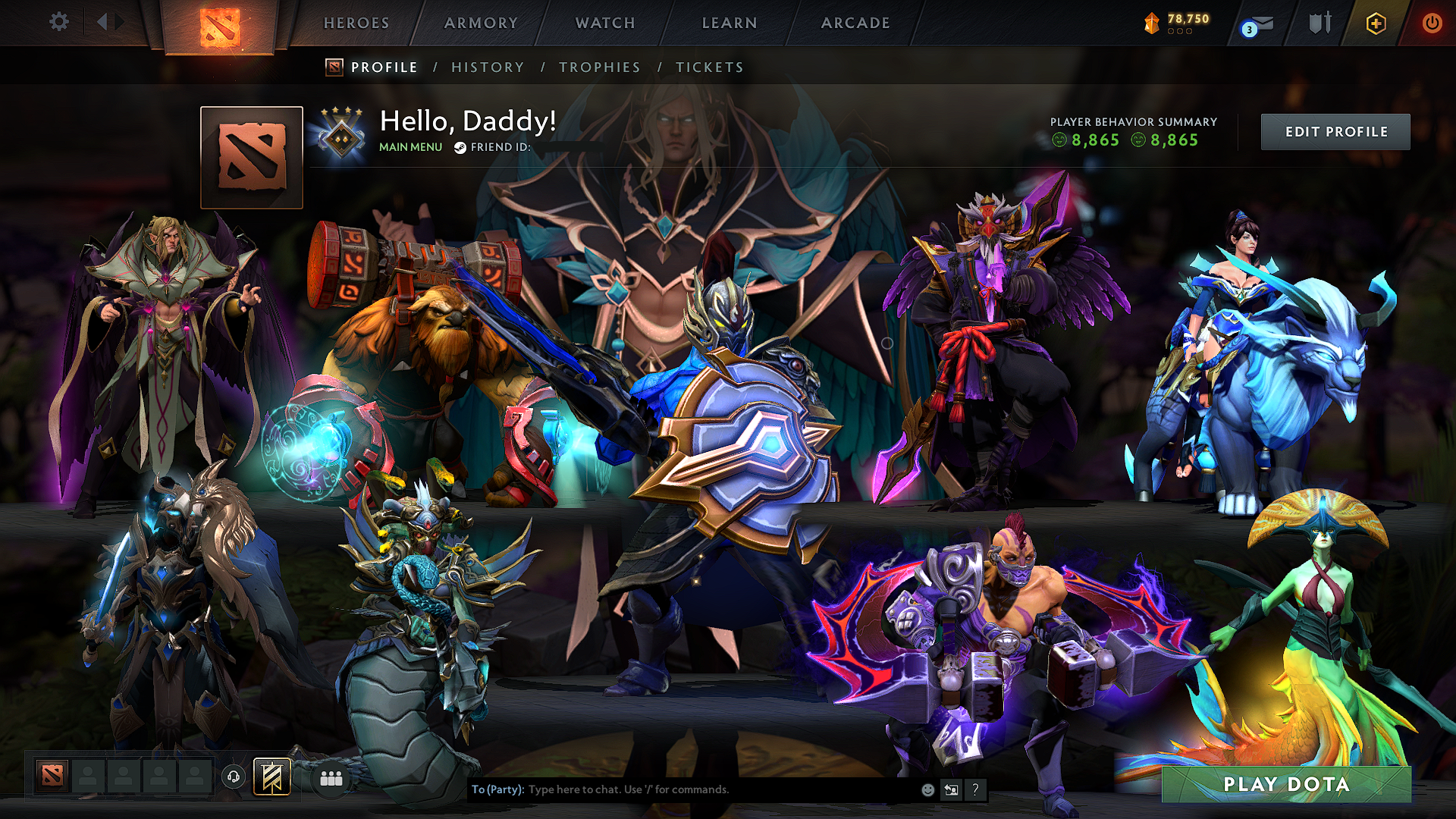The image size is (1456, 819).
Task: Open the emoticon smiley in the chat bar
Action: tap(927, 789)
